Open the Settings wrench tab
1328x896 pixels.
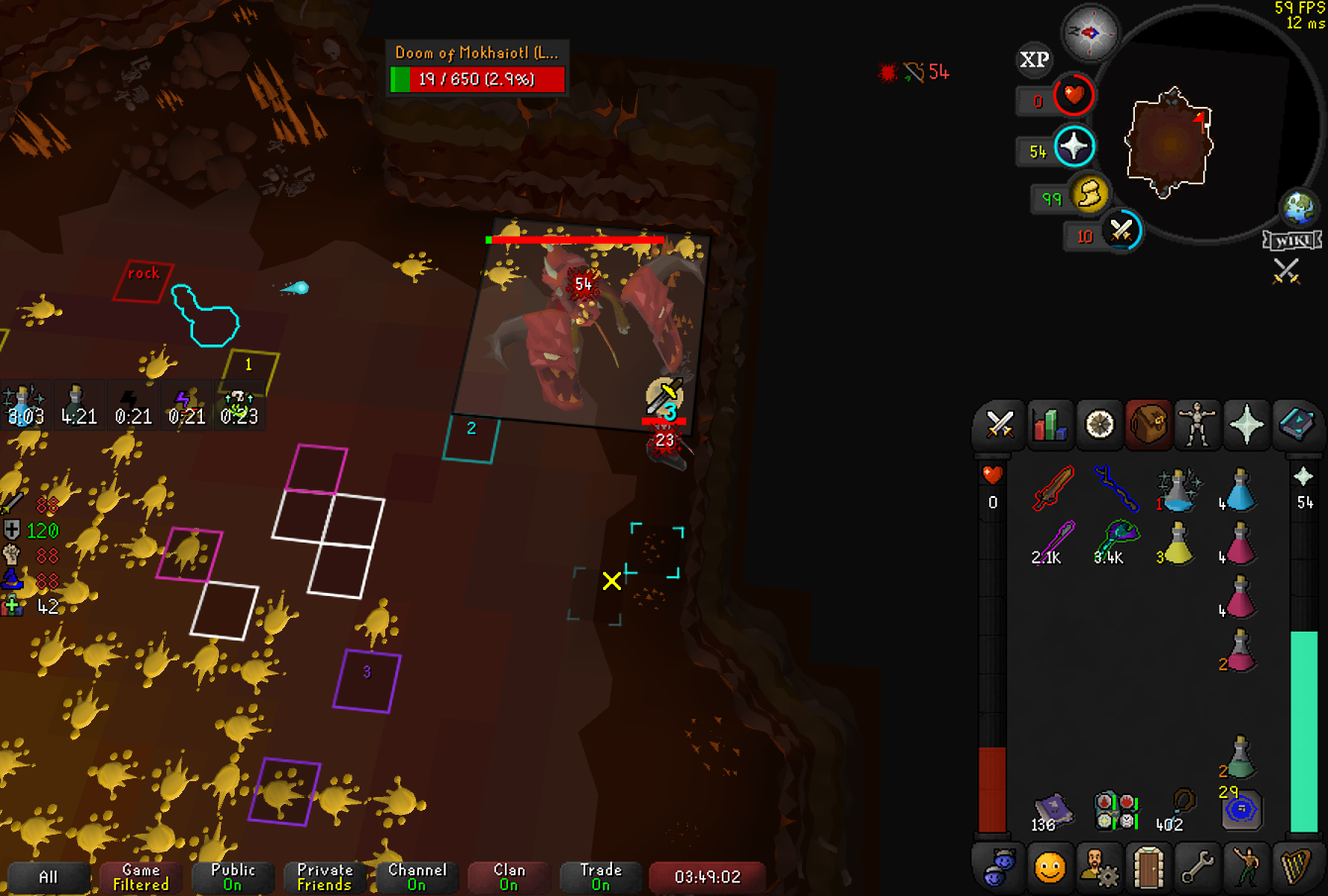point(1197,867)
